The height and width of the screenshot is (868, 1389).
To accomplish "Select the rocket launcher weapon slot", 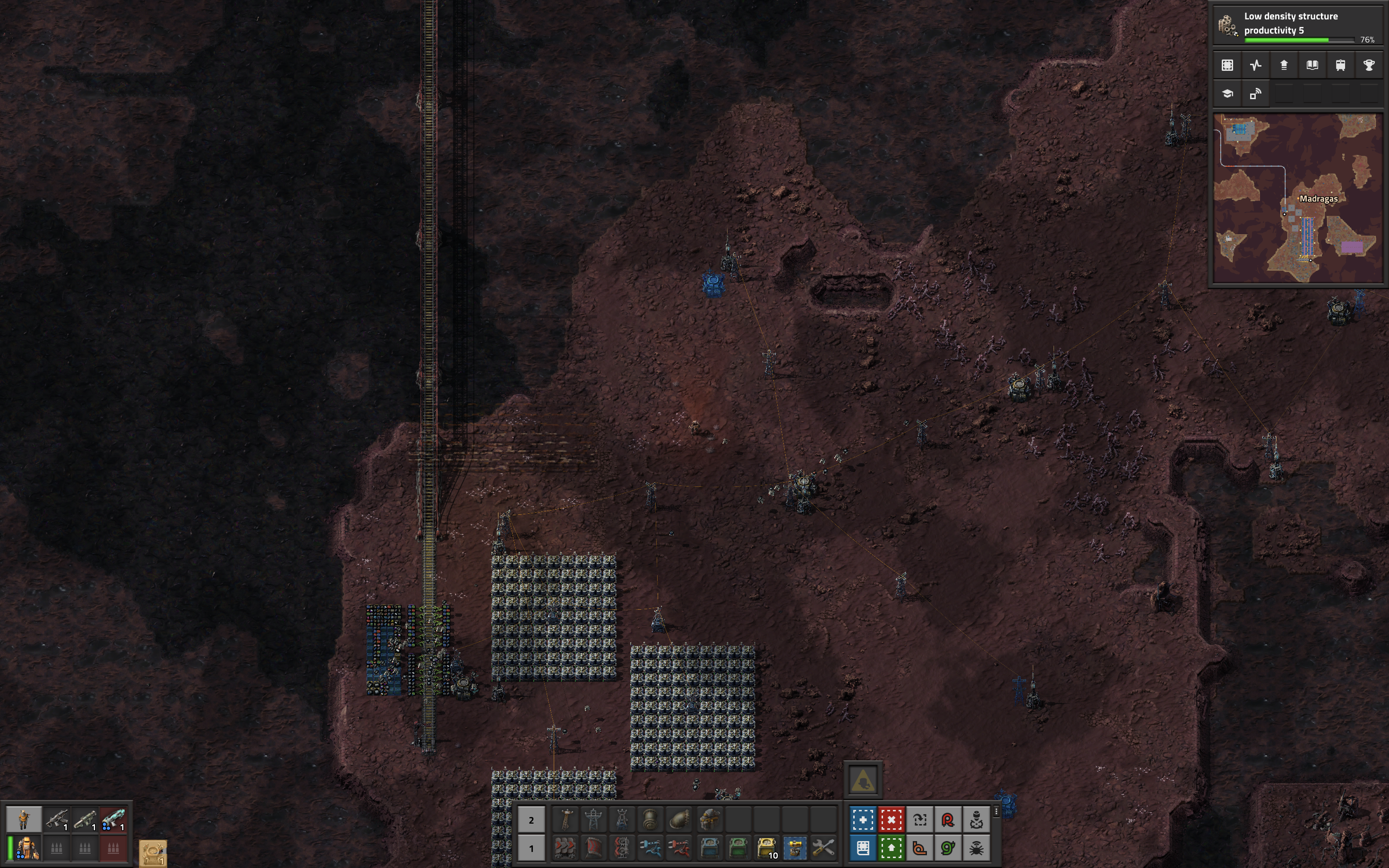I will [85, 819].
